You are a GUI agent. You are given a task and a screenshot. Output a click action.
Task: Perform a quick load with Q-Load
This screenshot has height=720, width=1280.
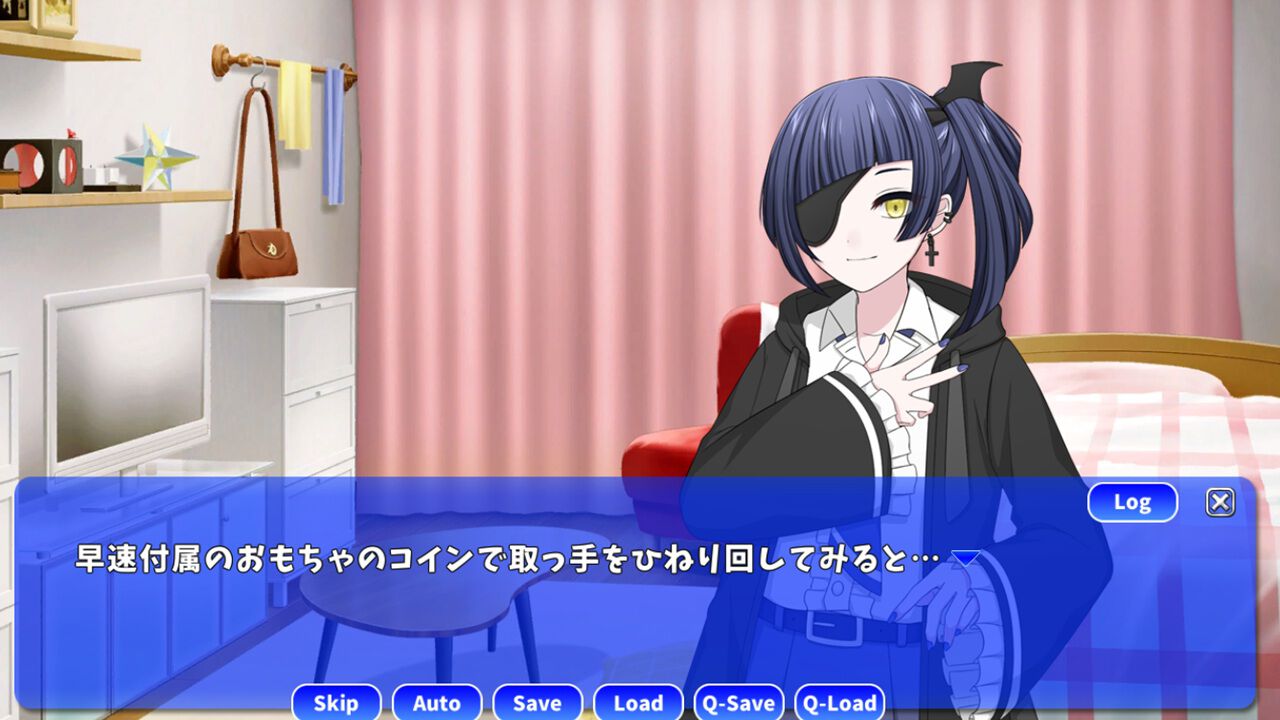(x=841, y=702)
